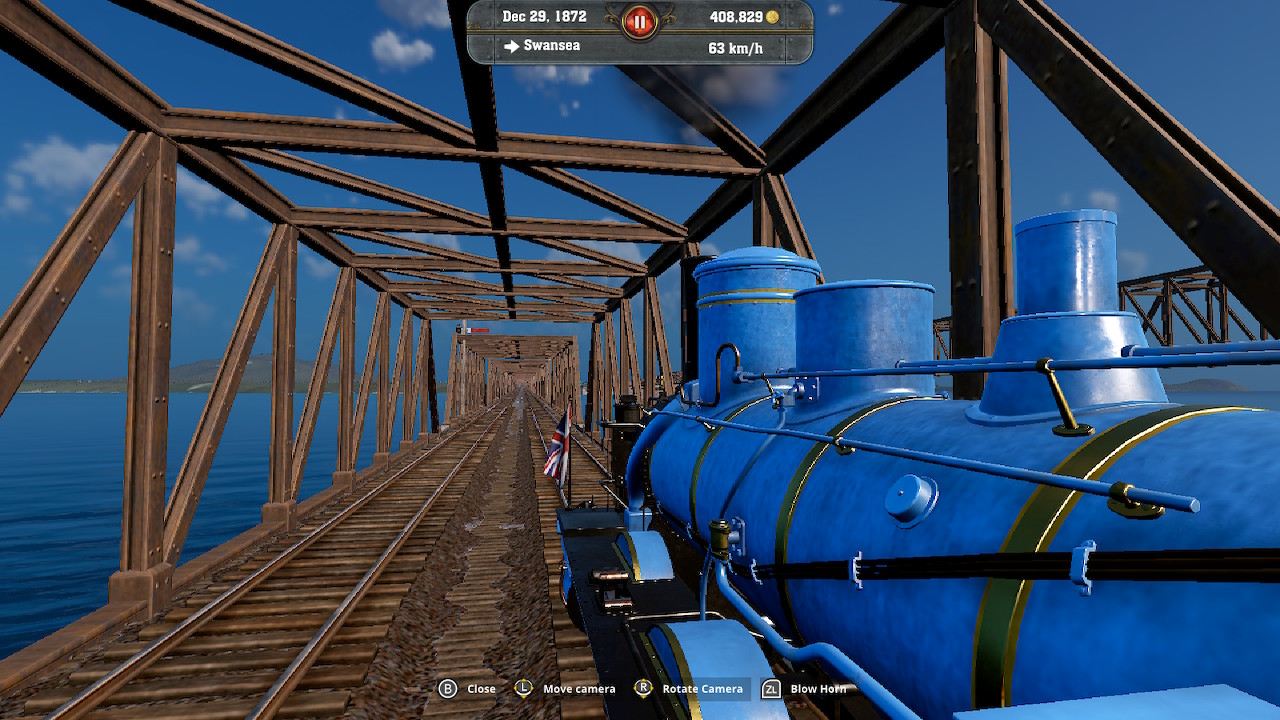
Task: Click the red pause icon in the top bar
Action: pyautogui.click(x=640, y=19)
